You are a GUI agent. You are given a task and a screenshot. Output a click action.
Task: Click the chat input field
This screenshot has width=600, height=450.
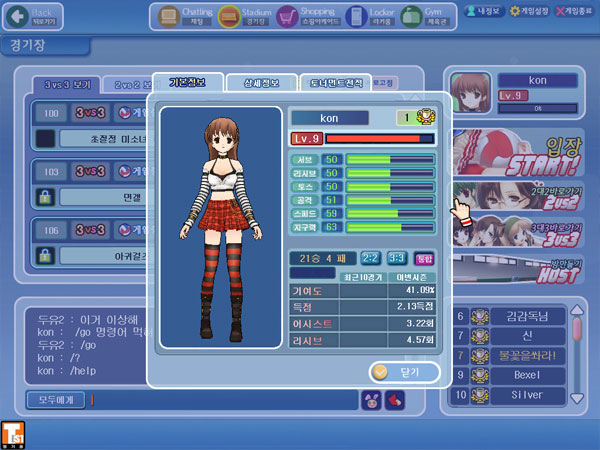[x=222, y=400]
